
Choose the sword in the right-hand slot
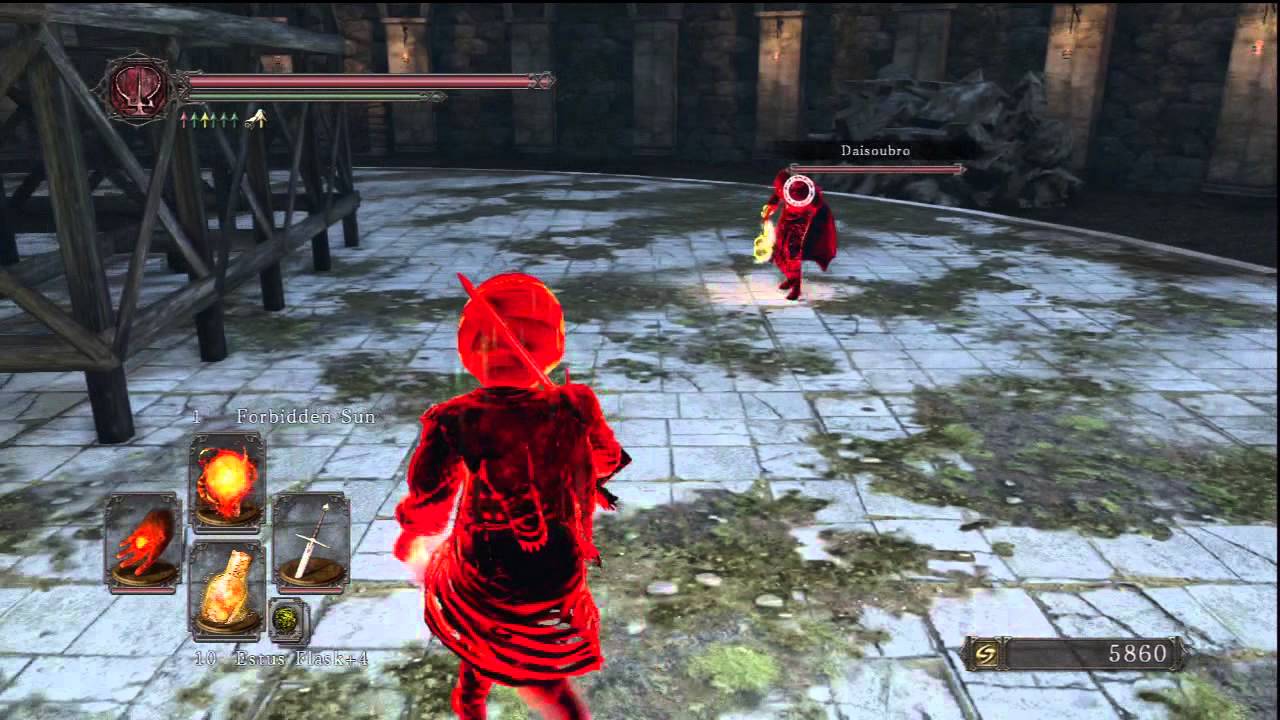(x=311, y=541)
